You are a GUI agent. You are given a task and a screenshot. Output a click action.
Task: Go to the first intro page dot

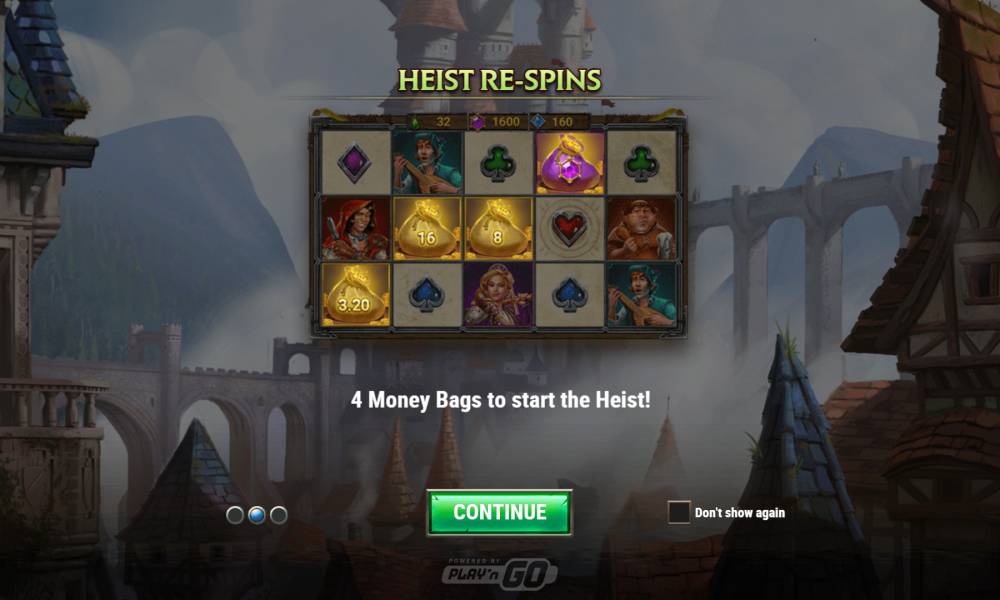point(235,515)
